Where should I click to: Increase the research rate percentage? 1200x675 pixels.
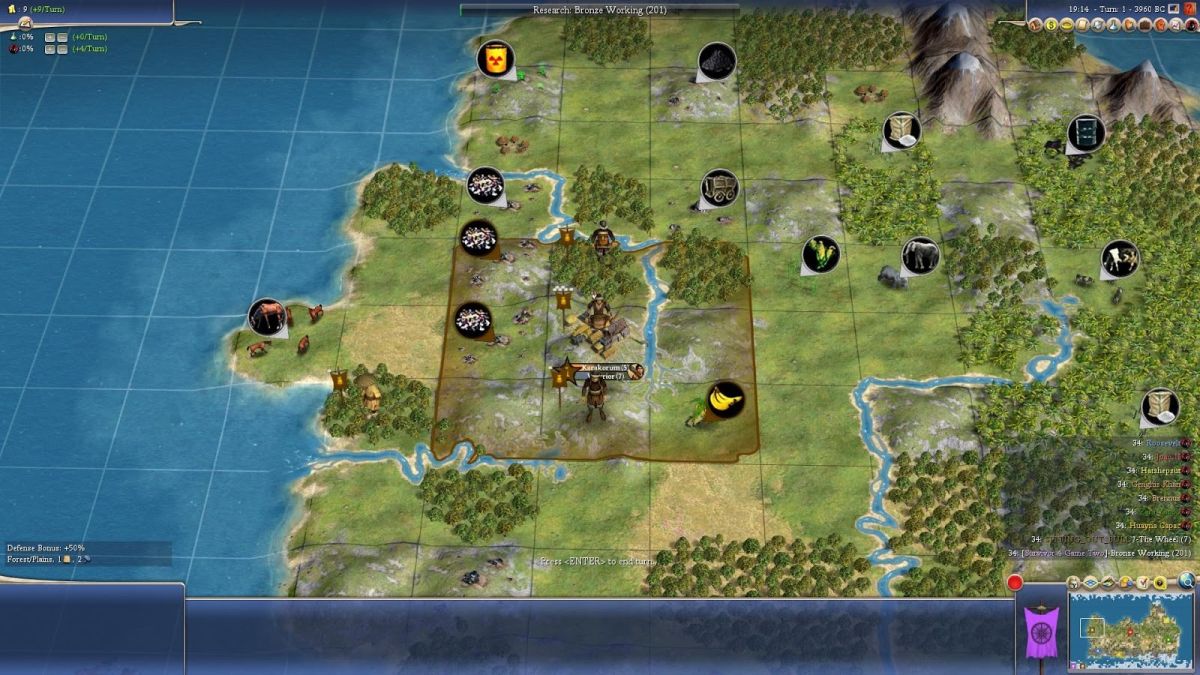pos(49,36)
